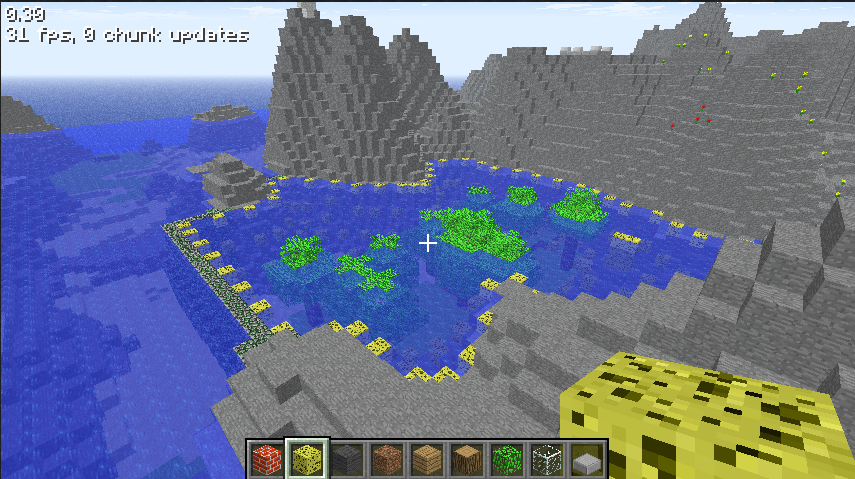Screen dimensions: 855x479
Task: Switch to the wooden planks slot
Action: [427, 460]
